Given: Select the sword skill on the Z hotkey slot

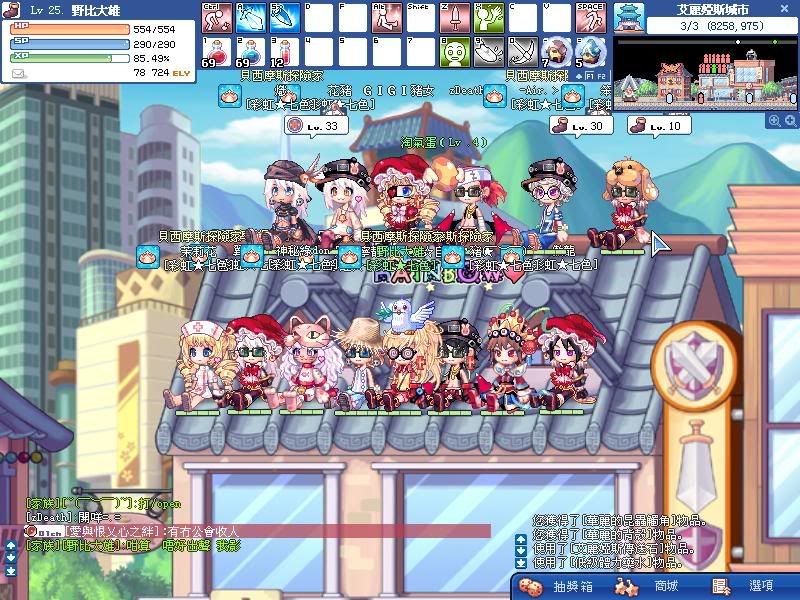Looking at the screenshot, I should tap(455, 17).
